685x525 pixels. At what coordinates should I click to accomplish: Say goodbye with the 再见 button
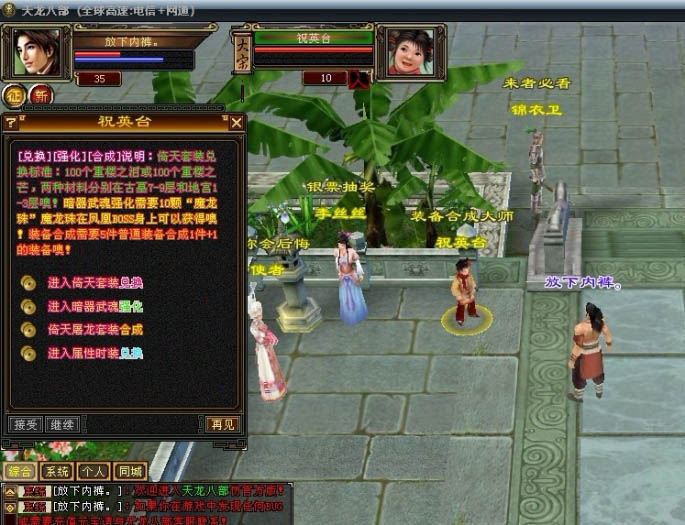click(222, 424)
